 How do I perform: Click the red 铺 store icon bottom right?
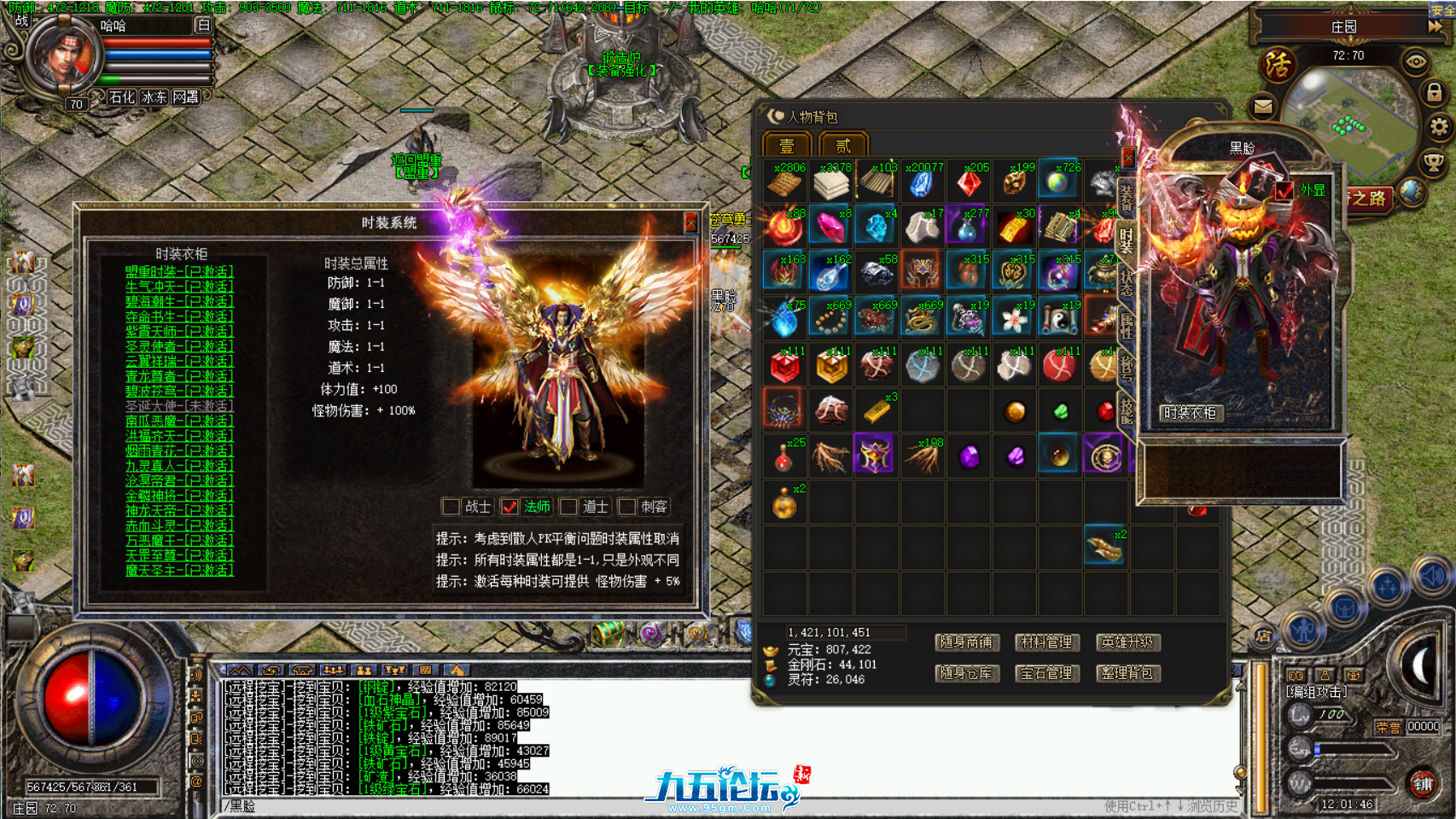click(1423, 783)
